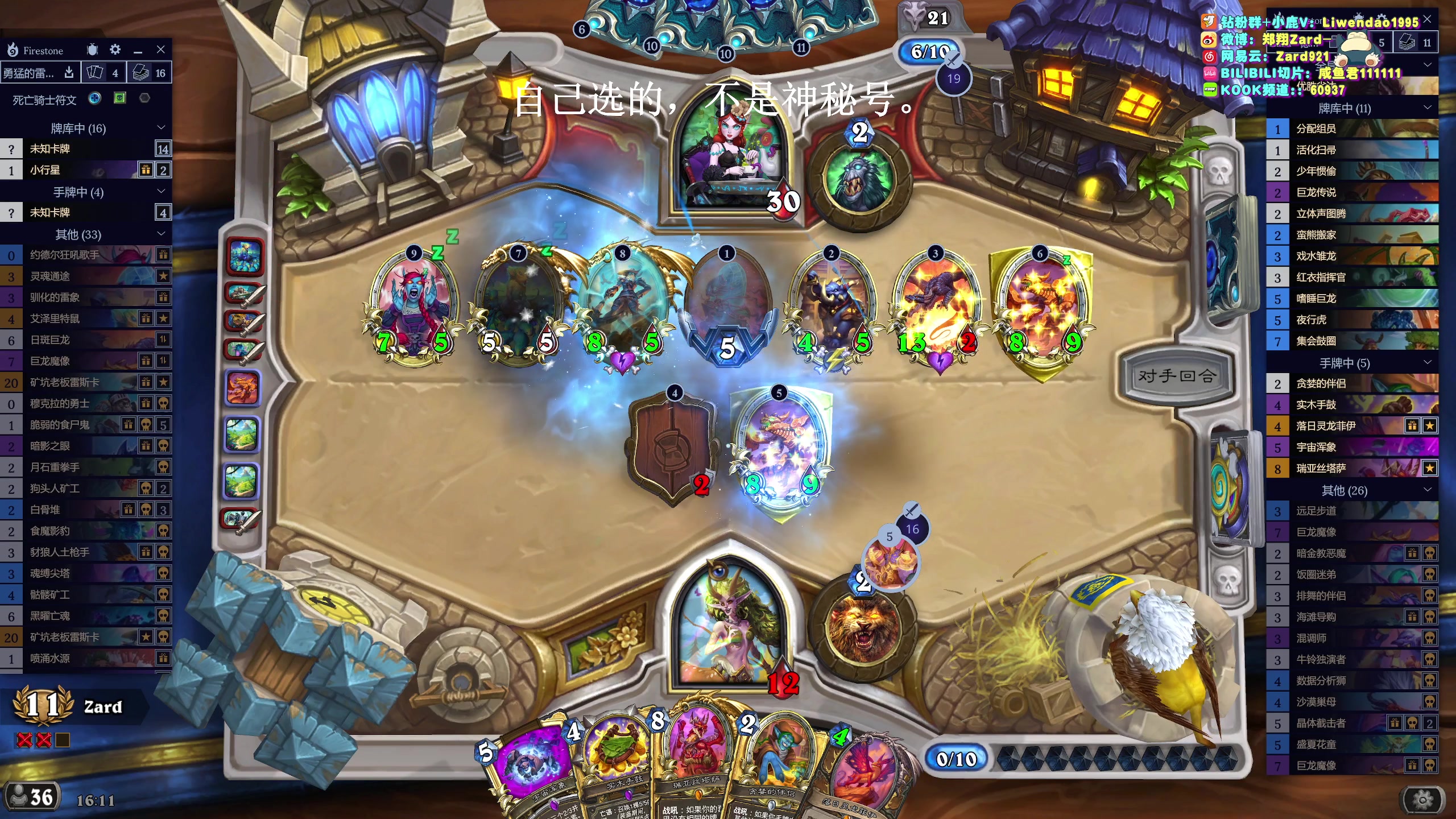Collapse the 其他 (33) section

click(x=161, y=234)
